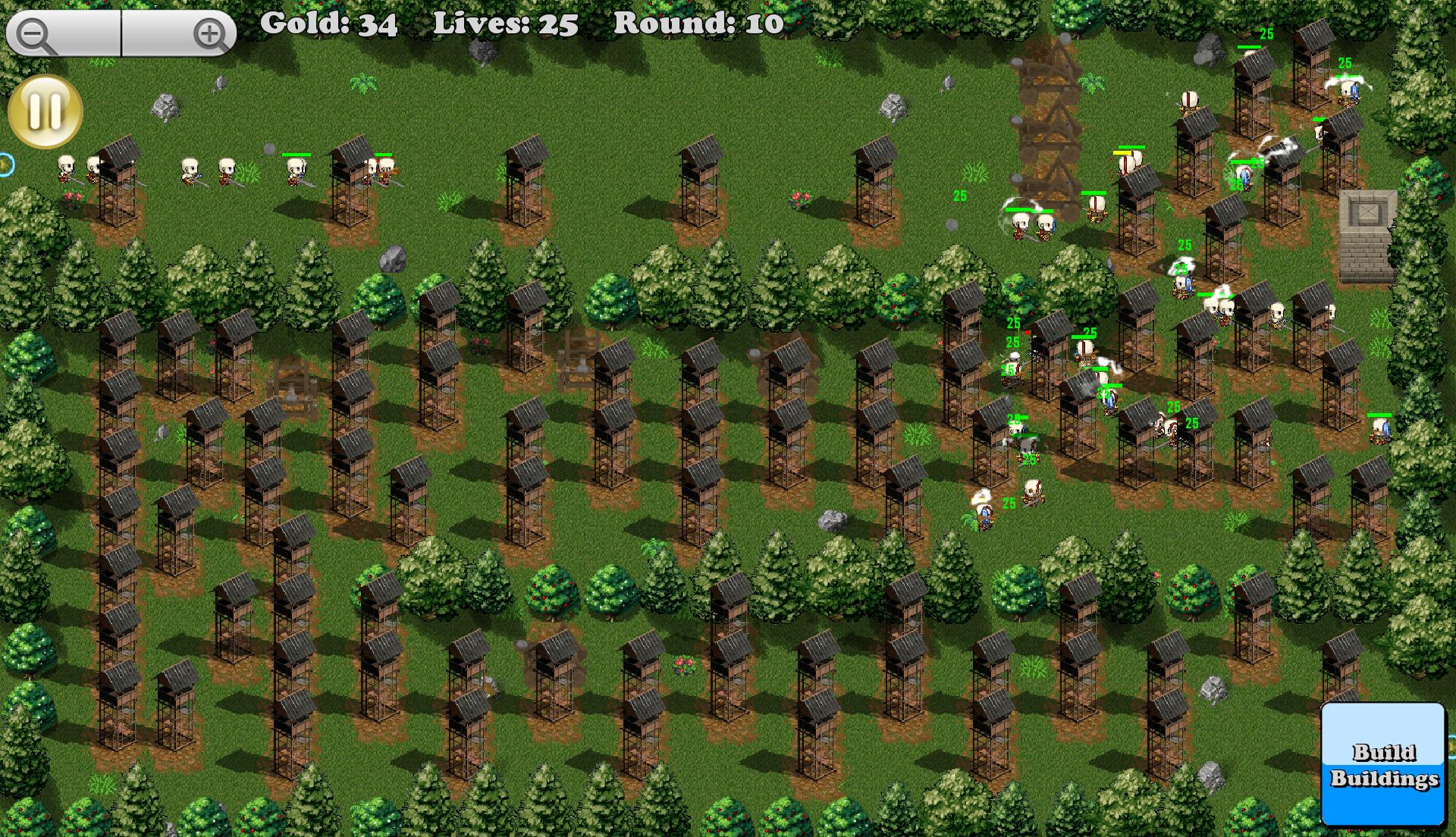Select the gray boulder near the map center
The width and height of the screenshot is (1456, 837).
(x=832, y=519)
